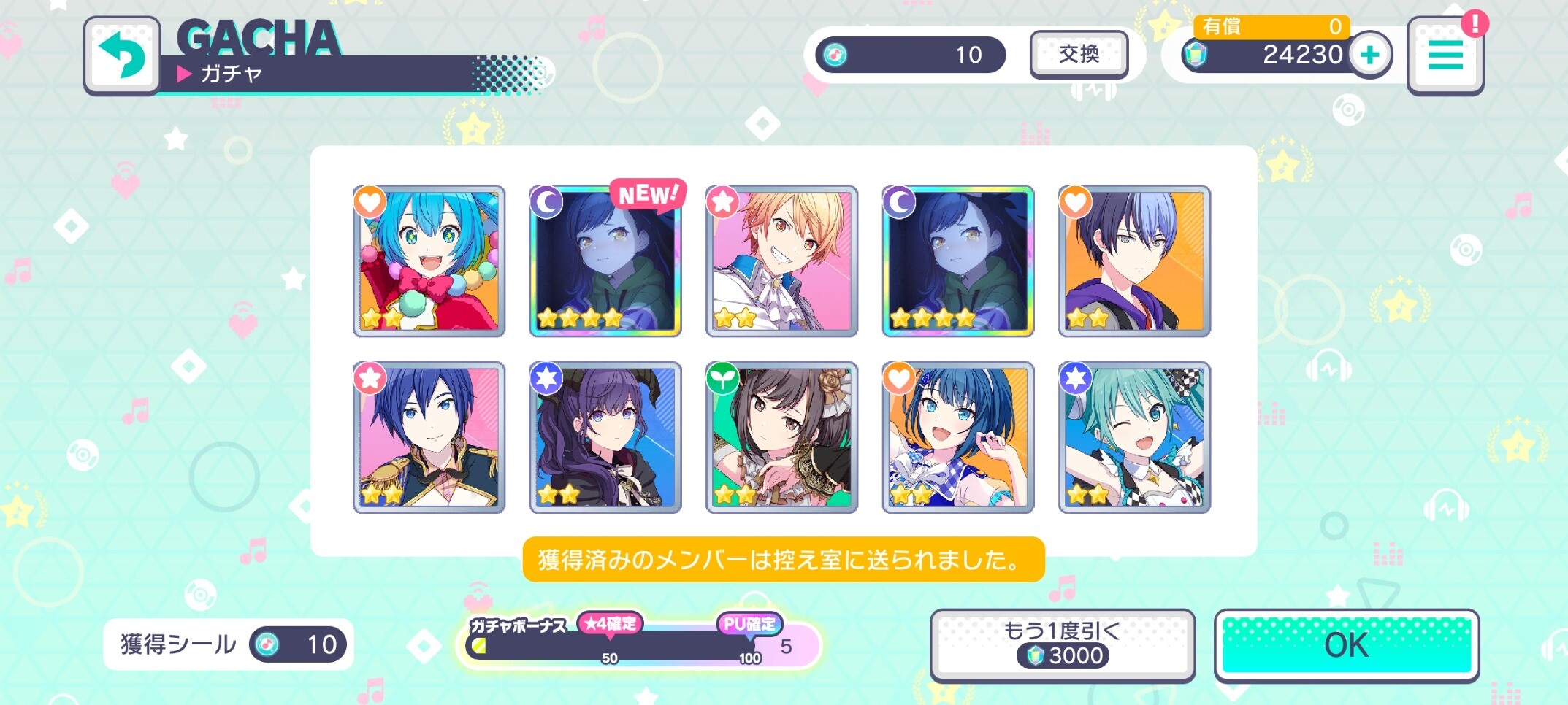Choose the brown-haired girl with rose card
This screenshot has width=1568, height=705.
pyautogui.click(x=781, y=437)
